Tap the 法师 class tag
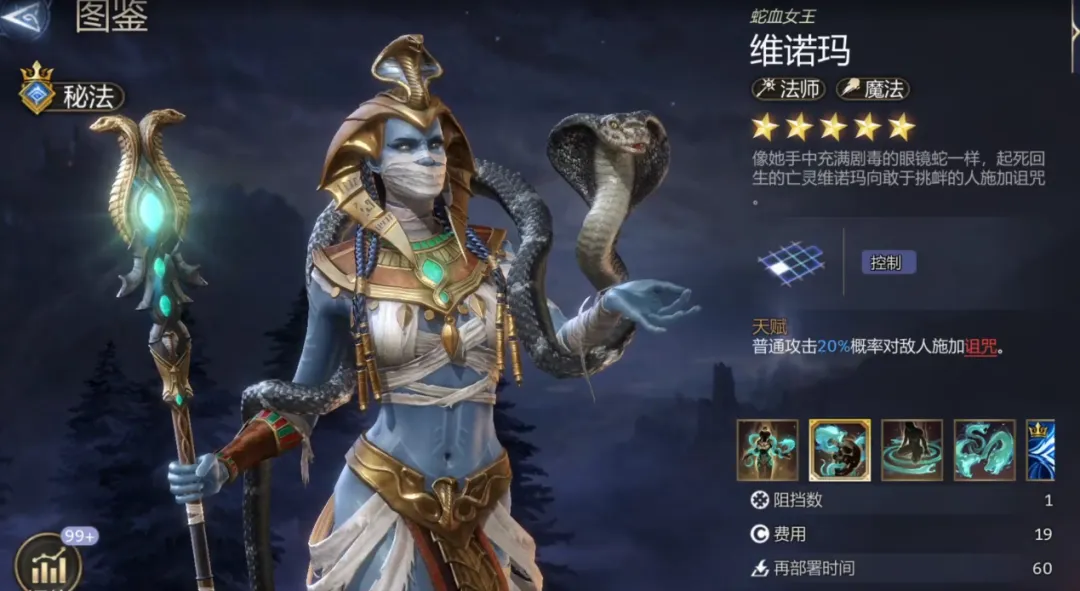 (789, 89)
